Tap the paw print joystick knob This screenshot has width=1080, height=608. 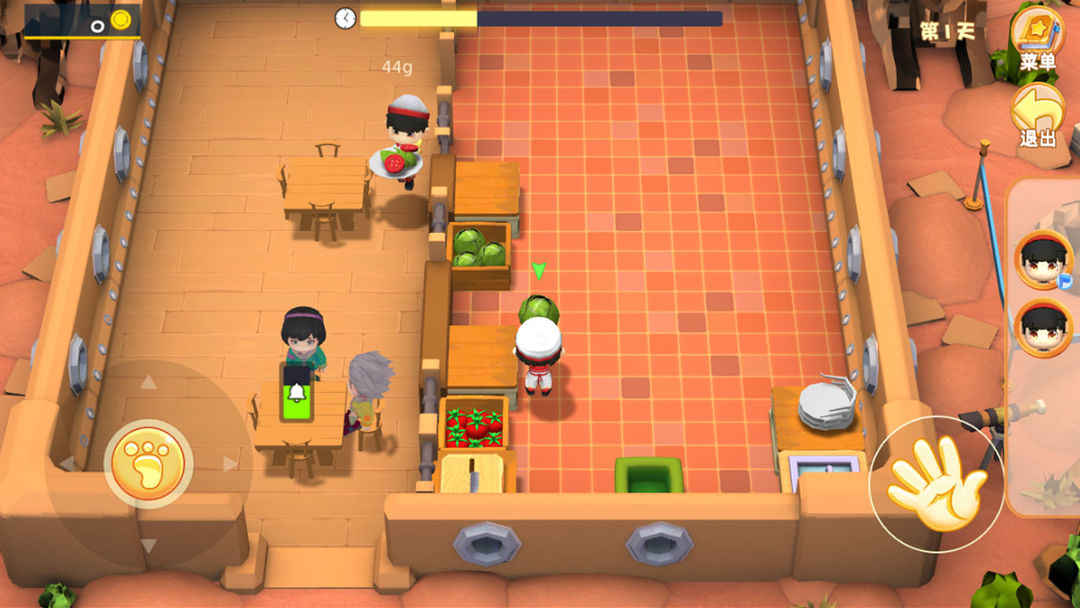tap(149, 463)
